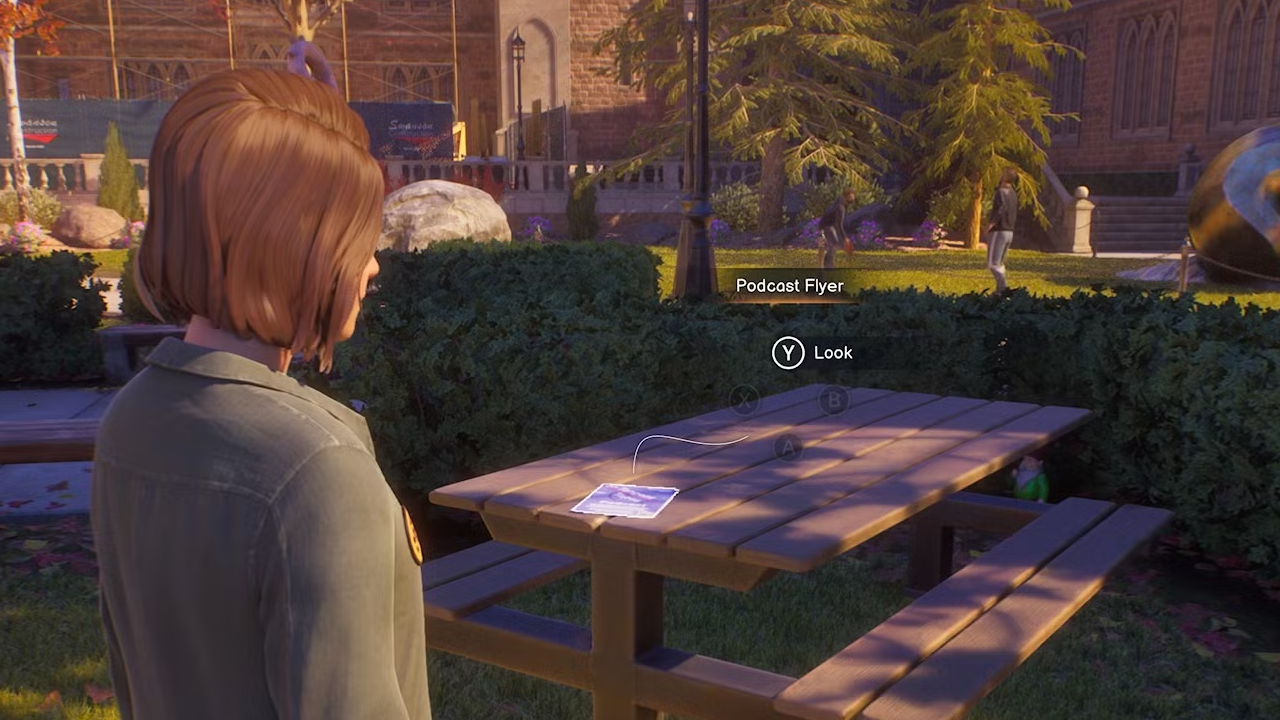Toggle the Look interaction prompt
The height and width of the screenshot is (720, 1280).
click(812, 352)
